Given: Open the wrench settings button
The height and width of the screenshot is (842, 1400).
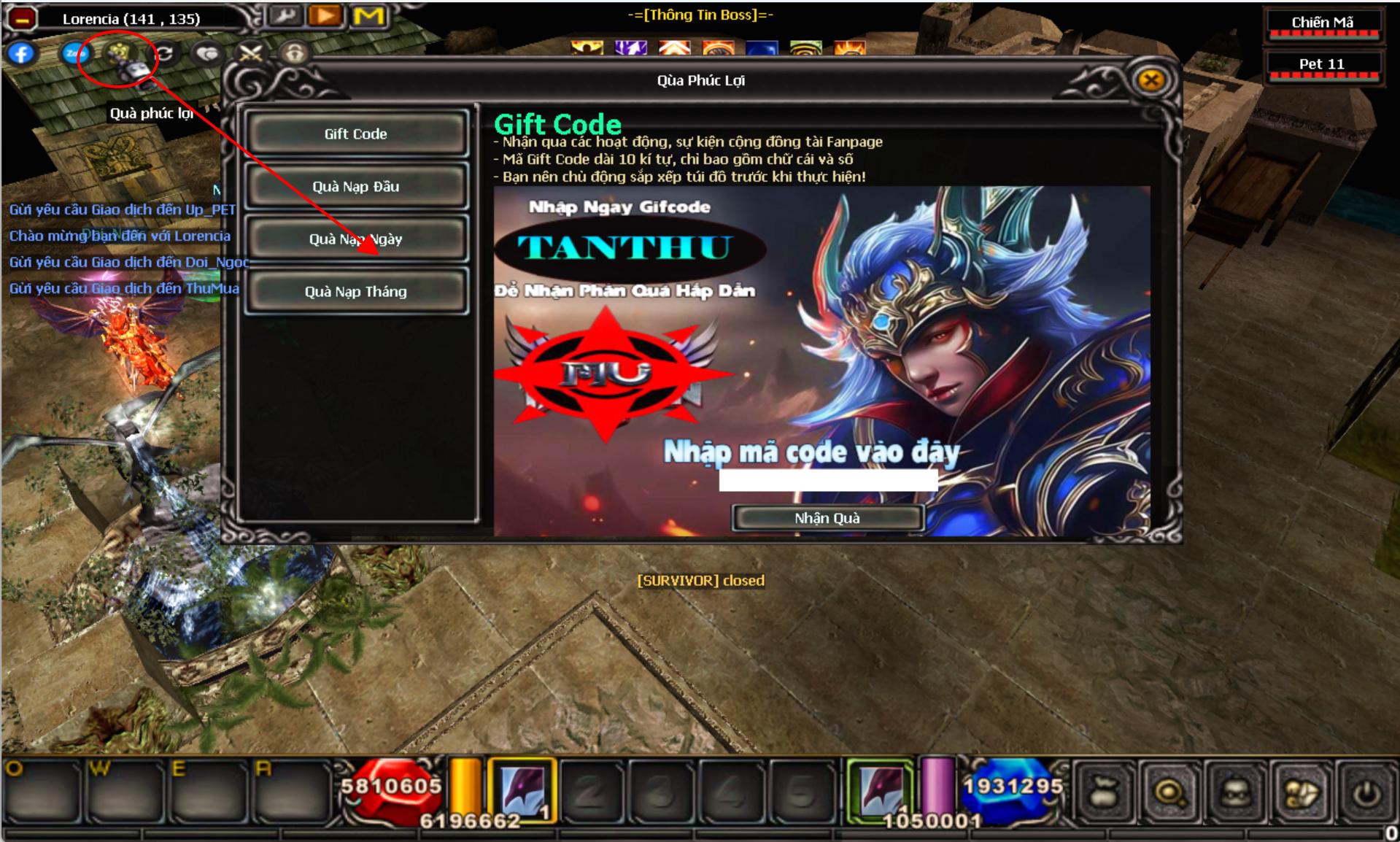Looking at the screenshot, I should [x=285, y=15].
